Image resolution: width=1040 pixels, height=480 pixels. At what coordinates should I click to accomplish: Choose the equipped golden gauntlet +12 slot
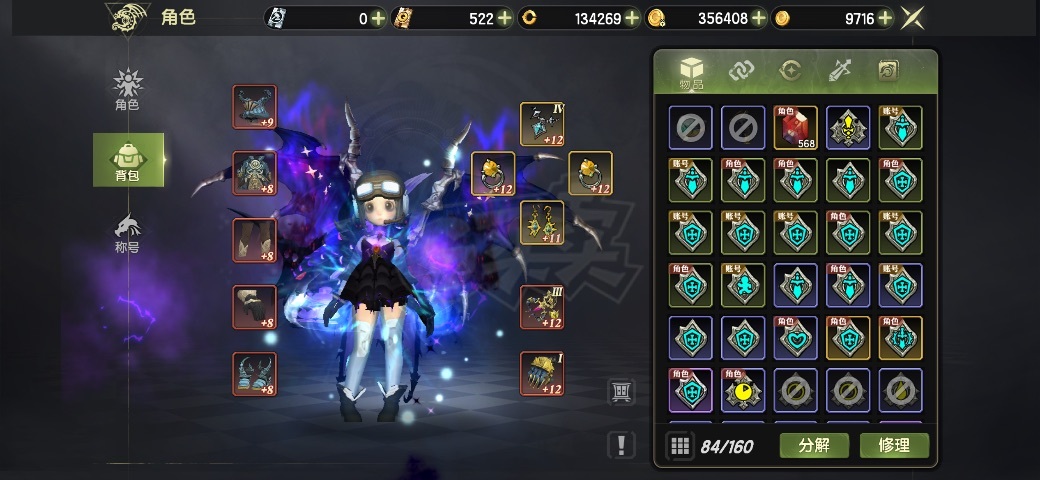point(541,373)
